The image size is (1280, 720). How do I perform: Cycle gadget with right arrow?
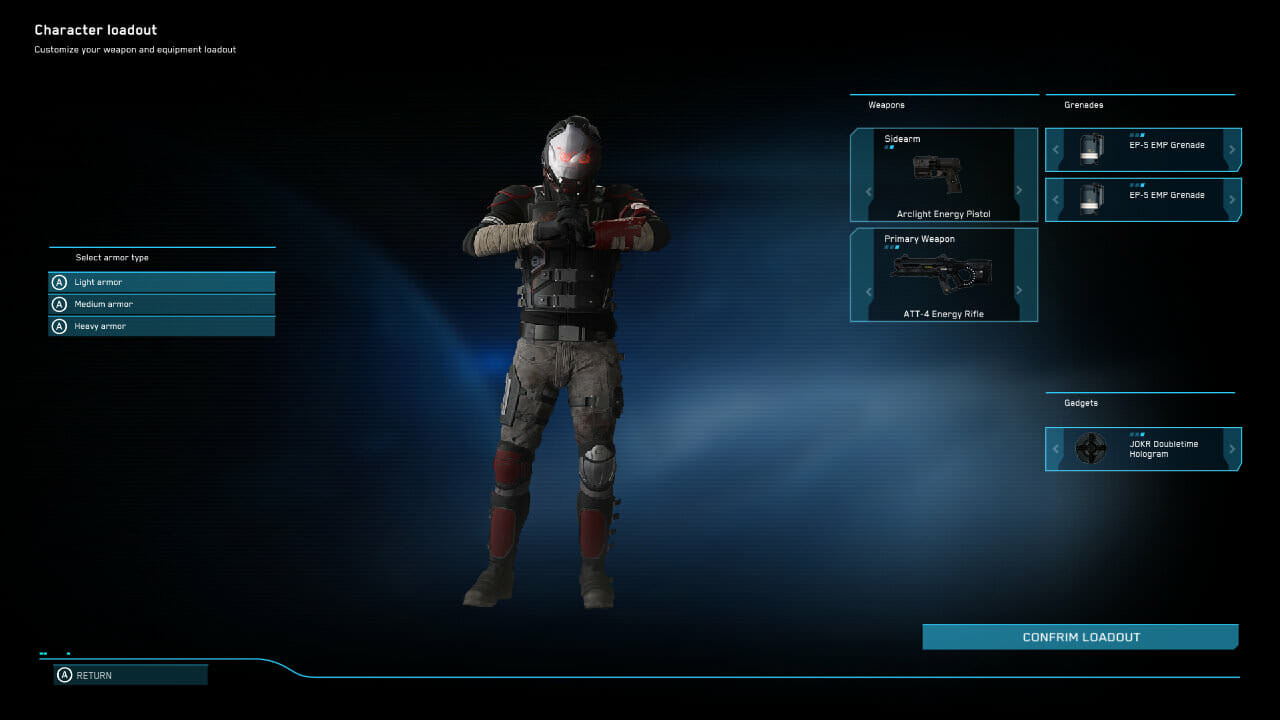(1232, 450)
